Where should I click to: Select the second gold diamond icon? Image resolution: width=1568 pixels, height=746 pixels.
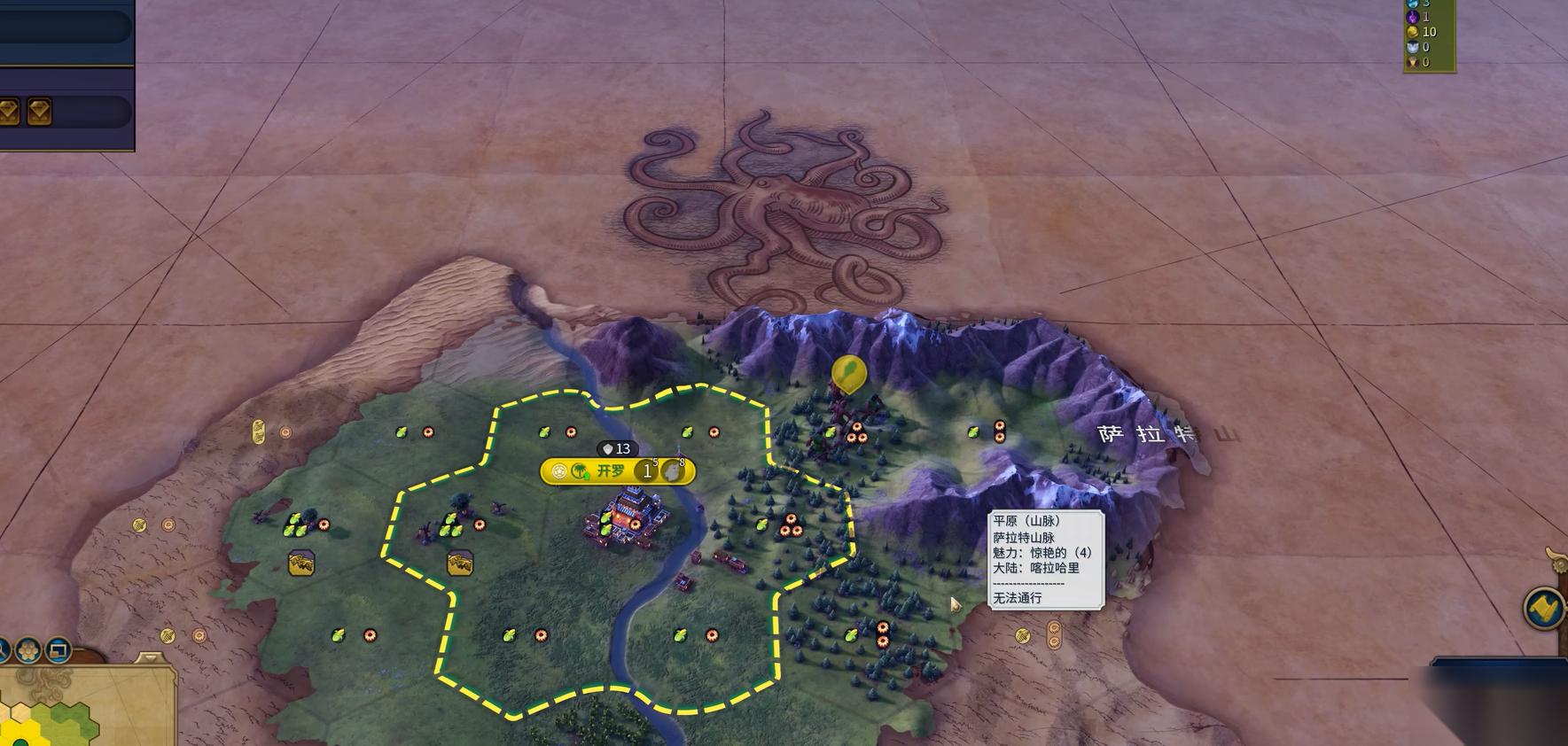click(39, 111)
